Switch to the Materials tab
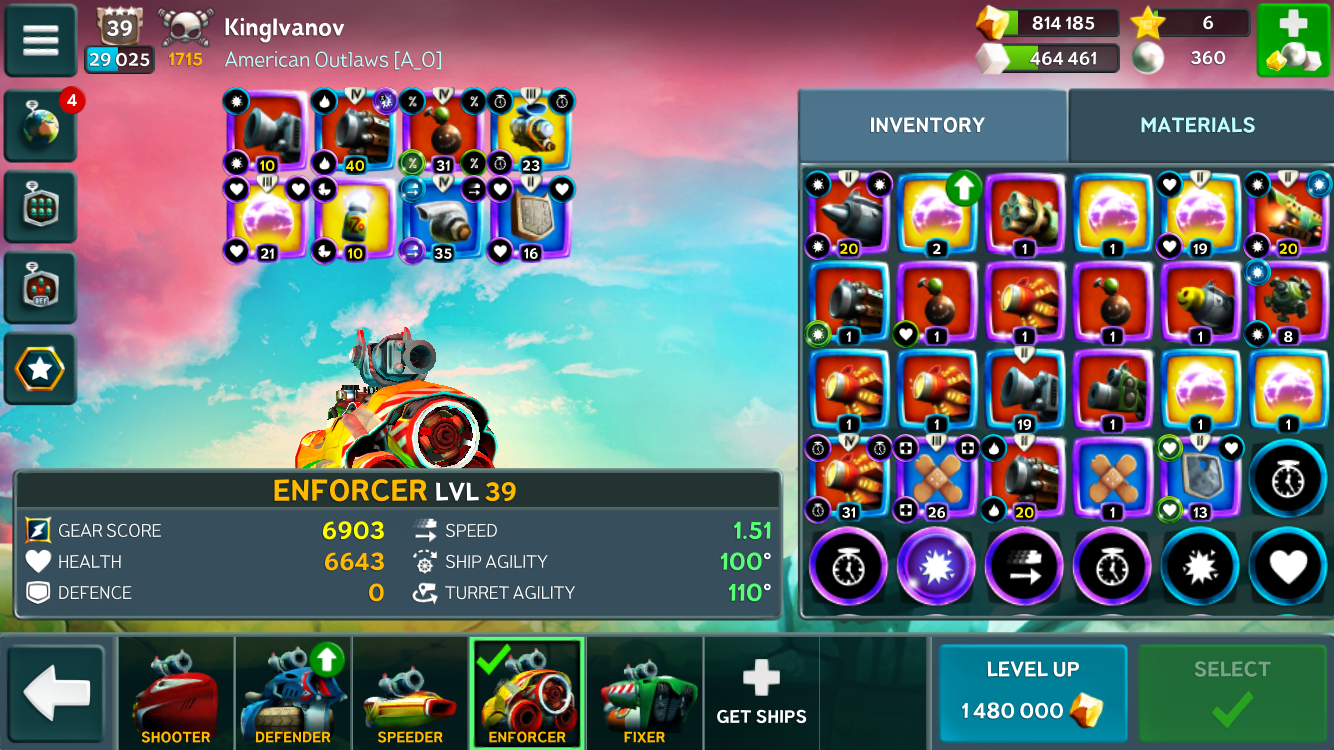Screen dimensions: 1334x750 coord(1197,125)
